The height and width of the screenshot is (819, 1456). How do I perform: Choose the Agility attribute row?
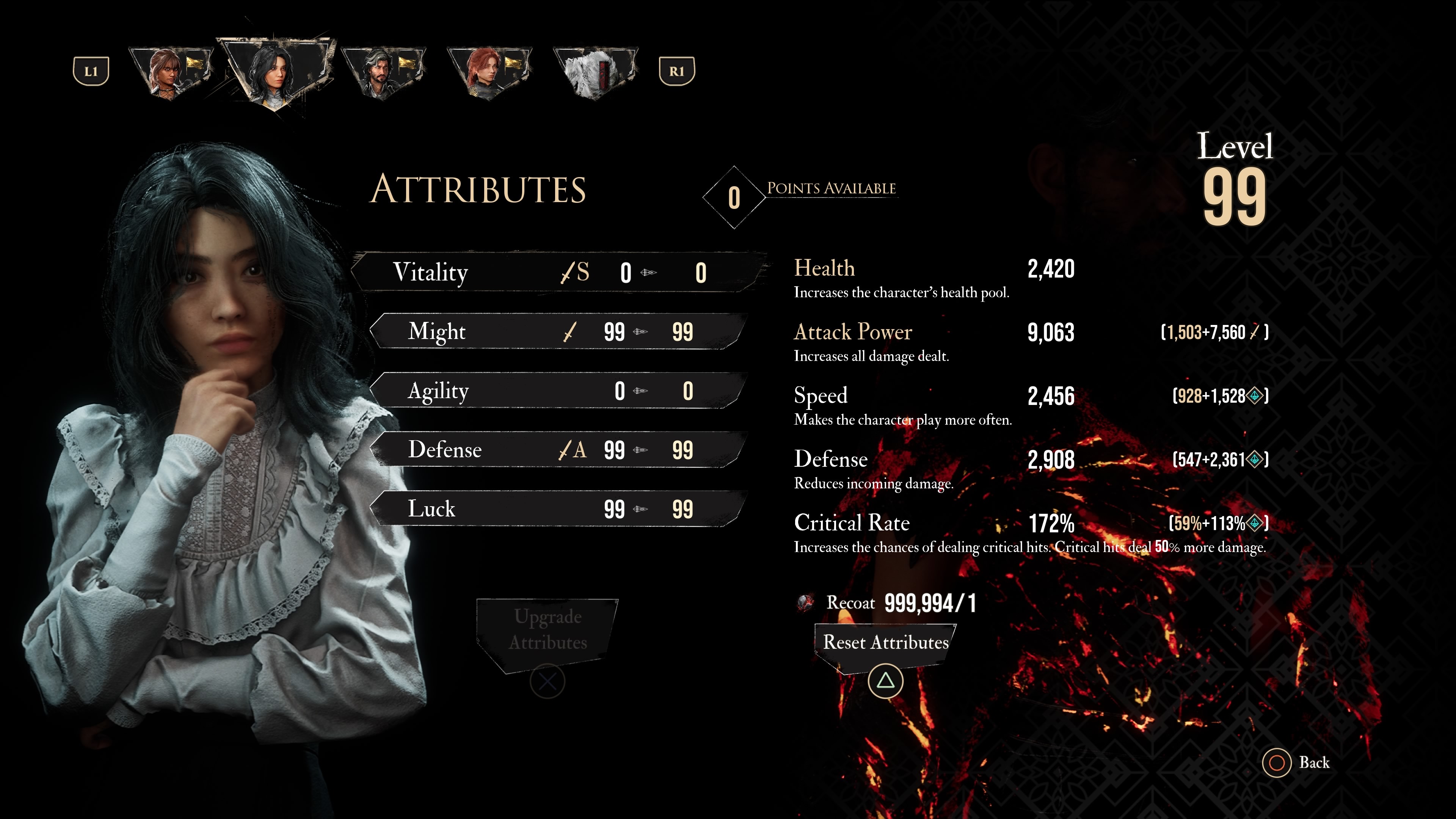coord(557,391)
